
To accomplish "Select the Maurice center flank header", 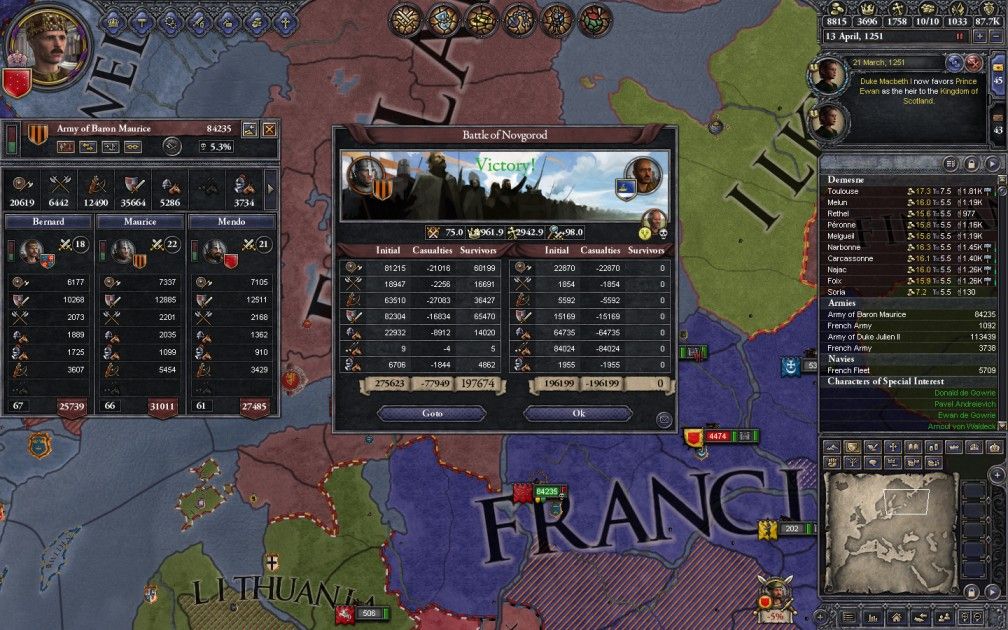I will click(x=140, y=221).
